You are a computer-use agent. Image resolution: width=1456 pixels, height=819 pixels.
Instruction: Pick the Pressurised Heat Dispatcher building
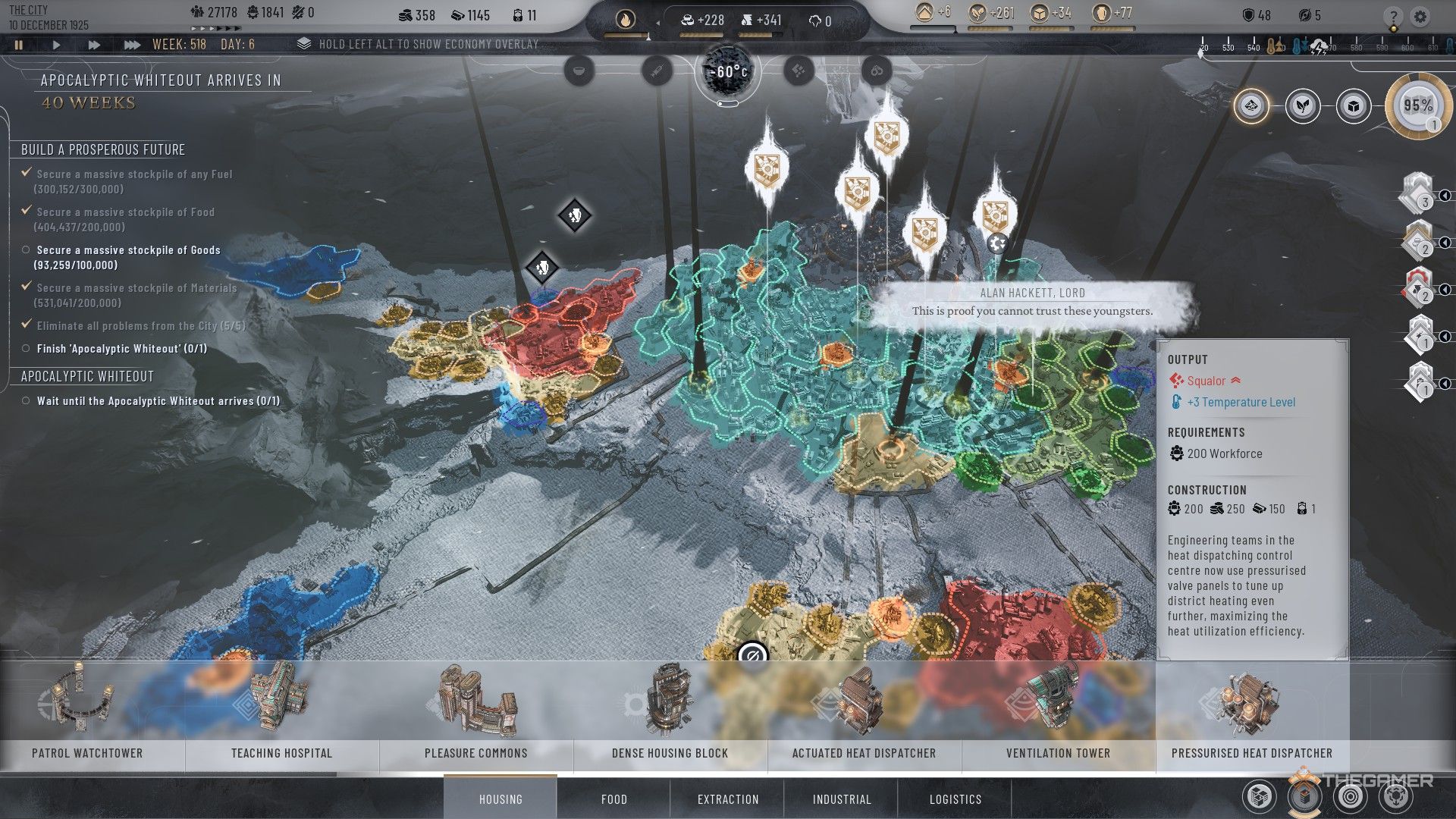(1251, 713)
